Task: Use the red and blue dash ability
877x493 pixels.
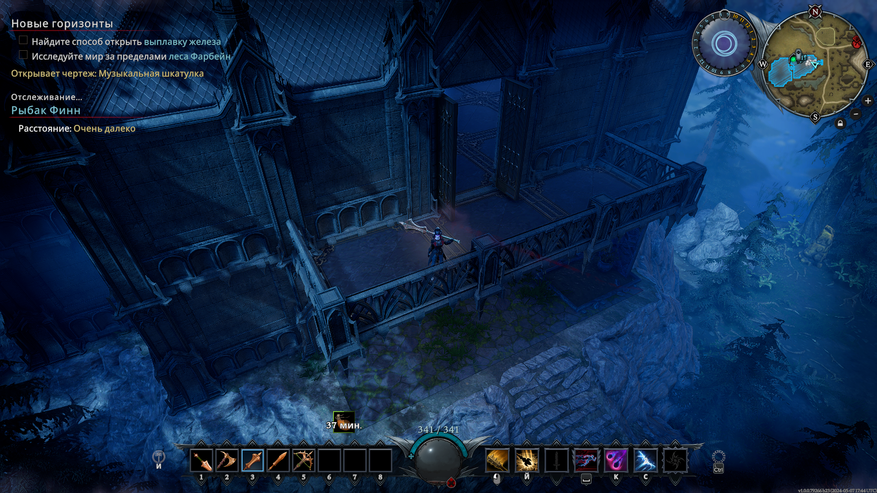Action: pyautogui.click(x=585, y=460)
